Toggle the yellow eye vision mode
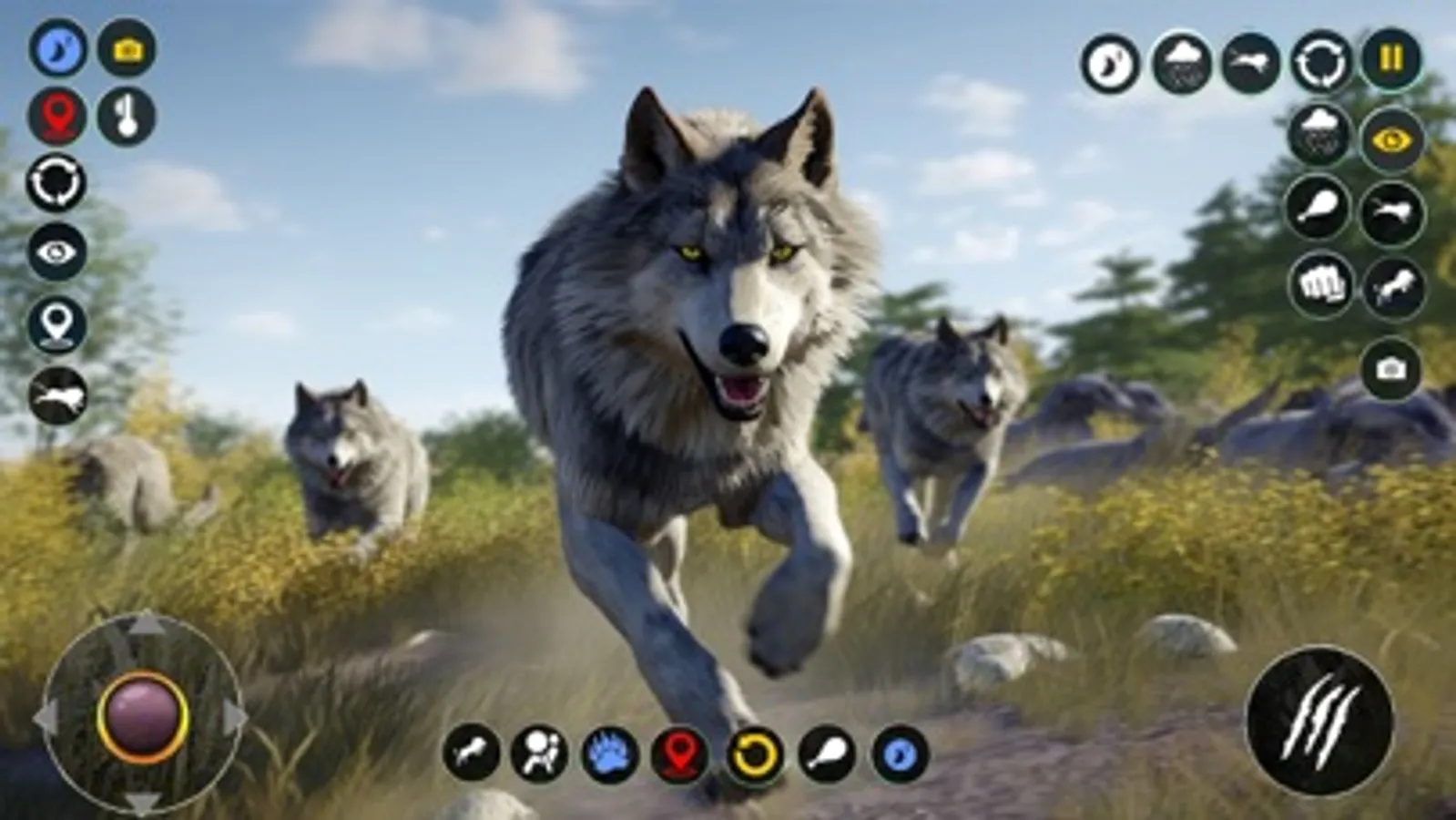The width and height of the screenshot is (1456, 820). tap(1390, 141)
